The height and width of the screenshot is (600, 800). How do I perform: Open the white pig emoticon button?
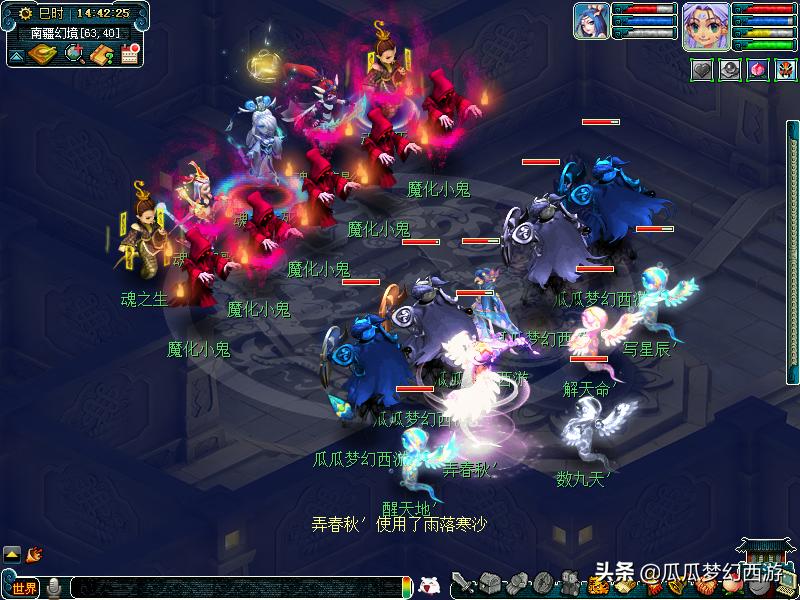pos(429,585)
